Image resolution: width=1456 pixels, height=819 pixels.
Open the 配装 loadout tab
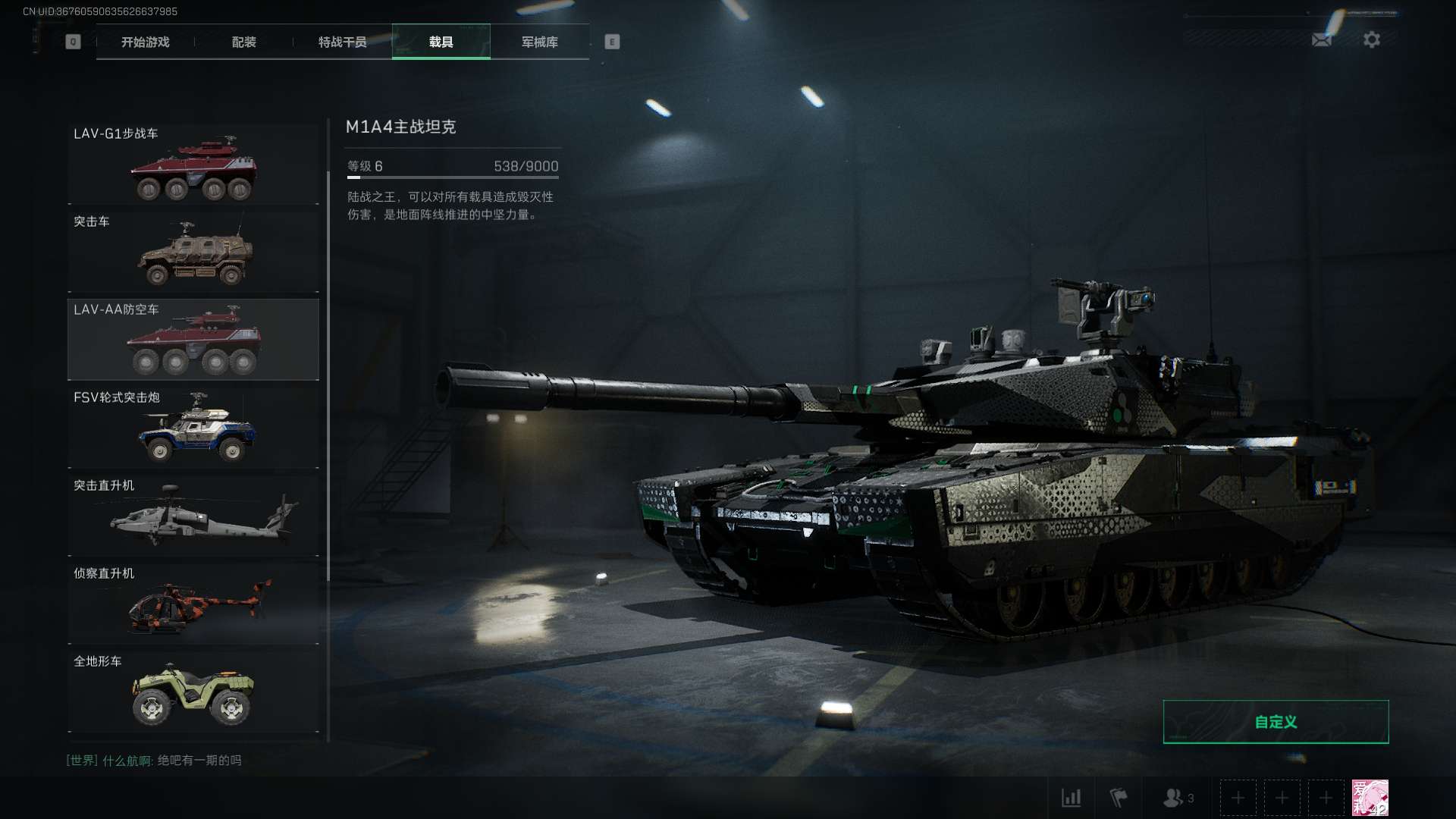tap(243, 42)
